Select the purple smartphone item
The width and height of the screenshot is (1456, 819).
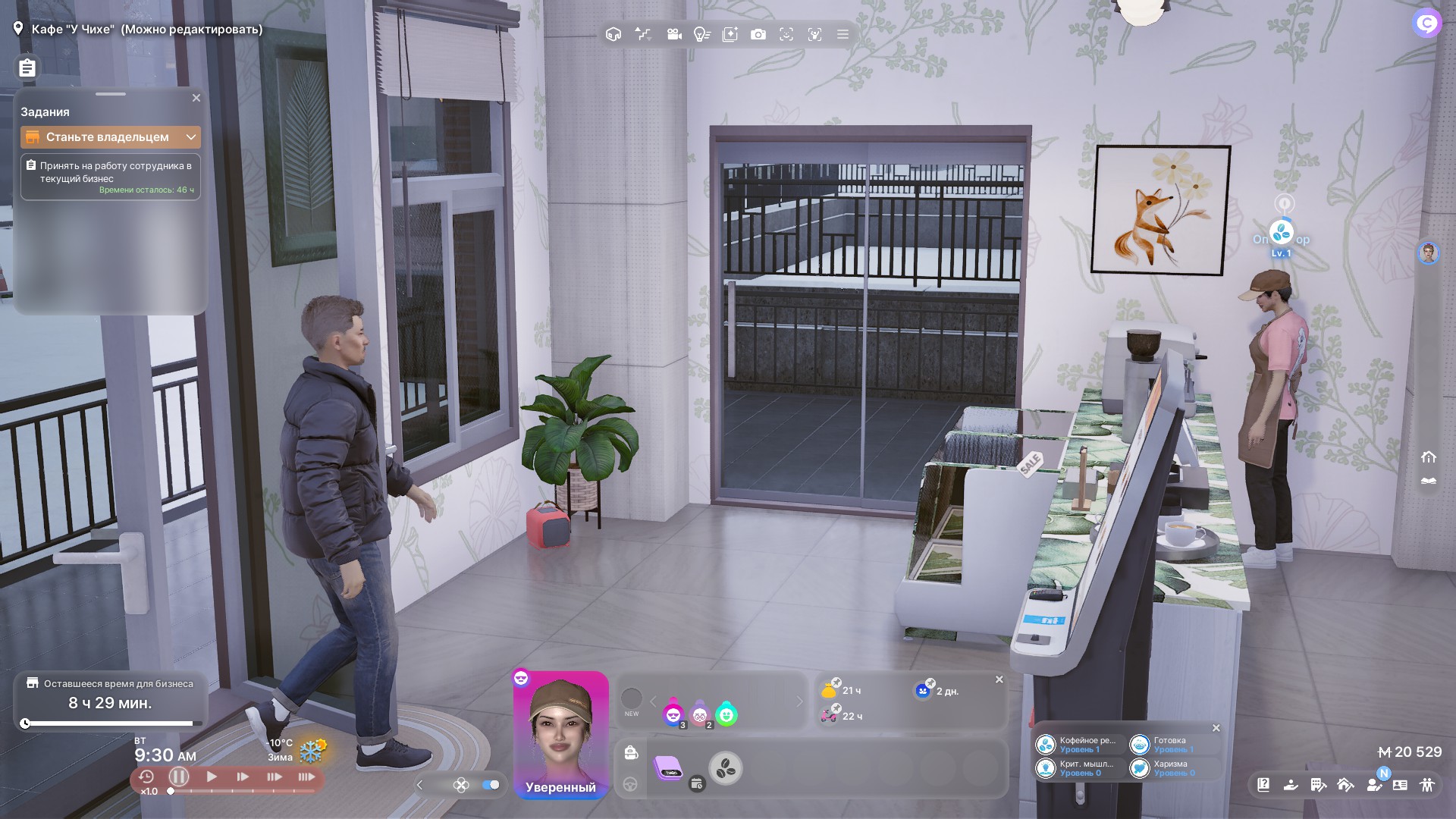coord(668,768)
